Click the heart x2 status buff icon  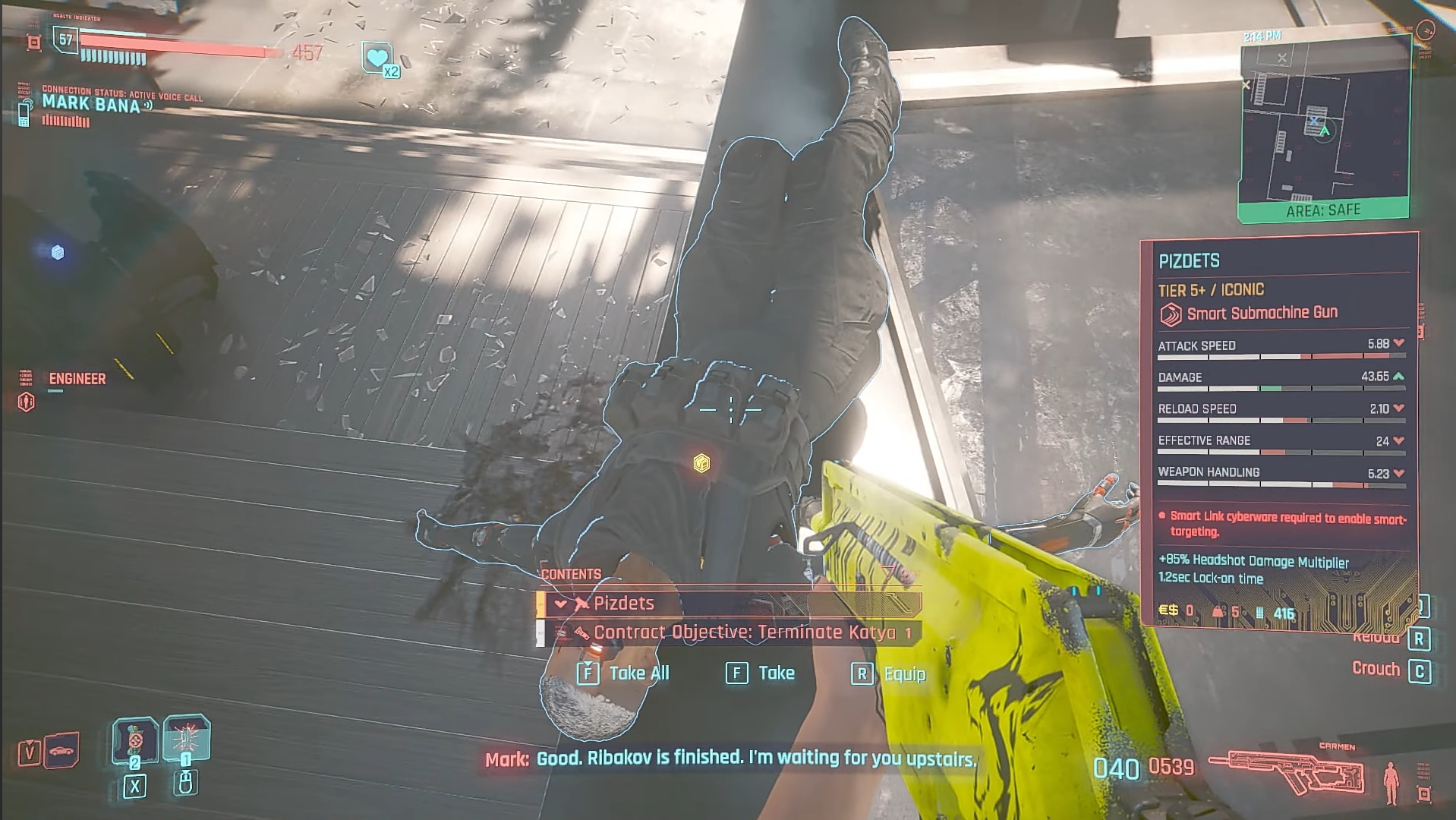click(x=378, y=58)
